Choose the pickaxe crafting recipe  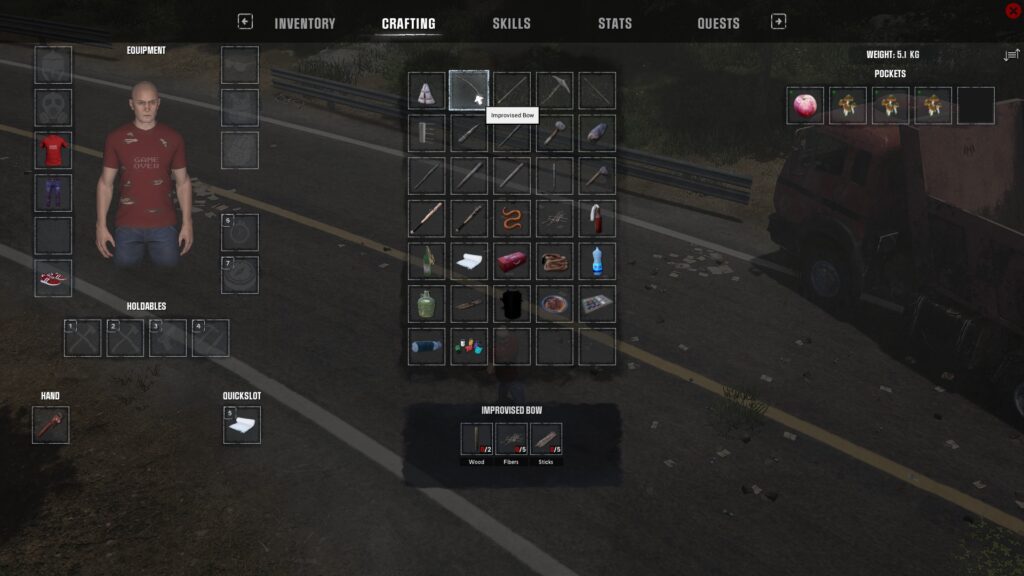pos(554,90)
